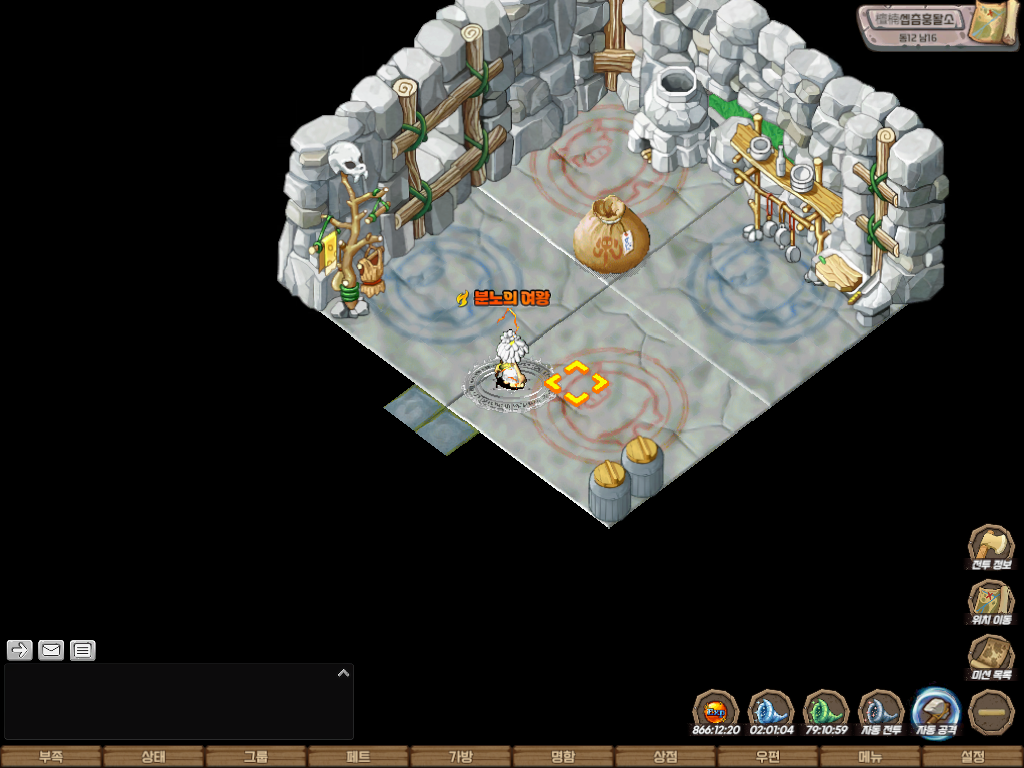Toggle 자동 공격 stone hammer icon
The image size is (1024, 768).
937,711
